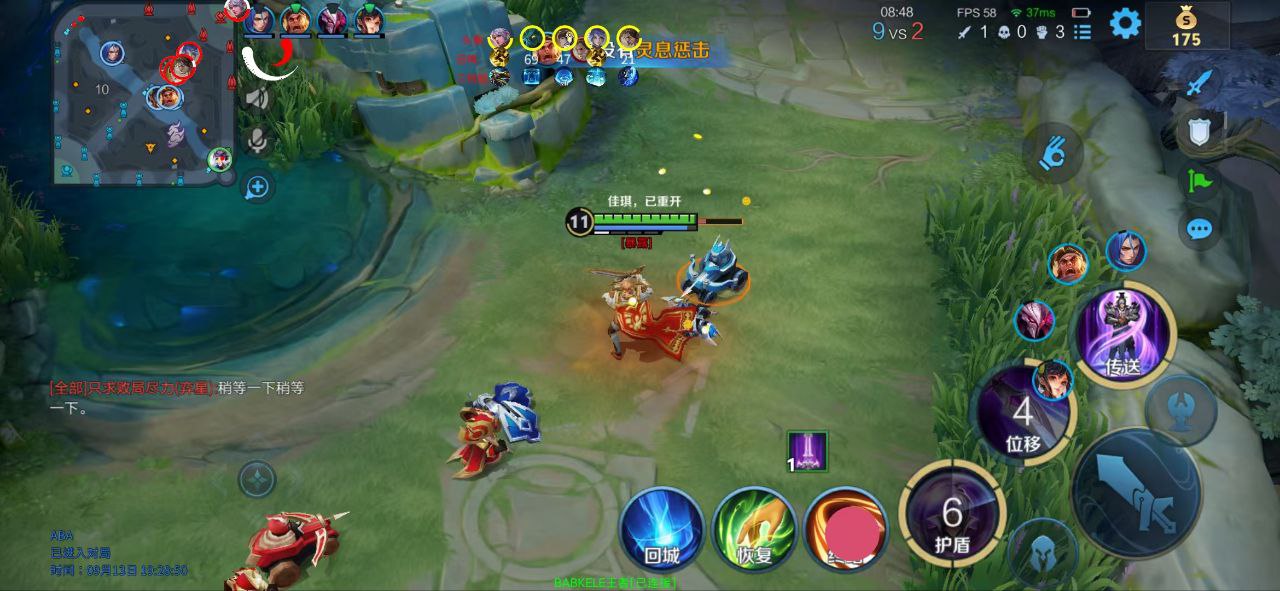
Task: Open the shop via the 175 gold counter
Action: (x=1186, y=26)
